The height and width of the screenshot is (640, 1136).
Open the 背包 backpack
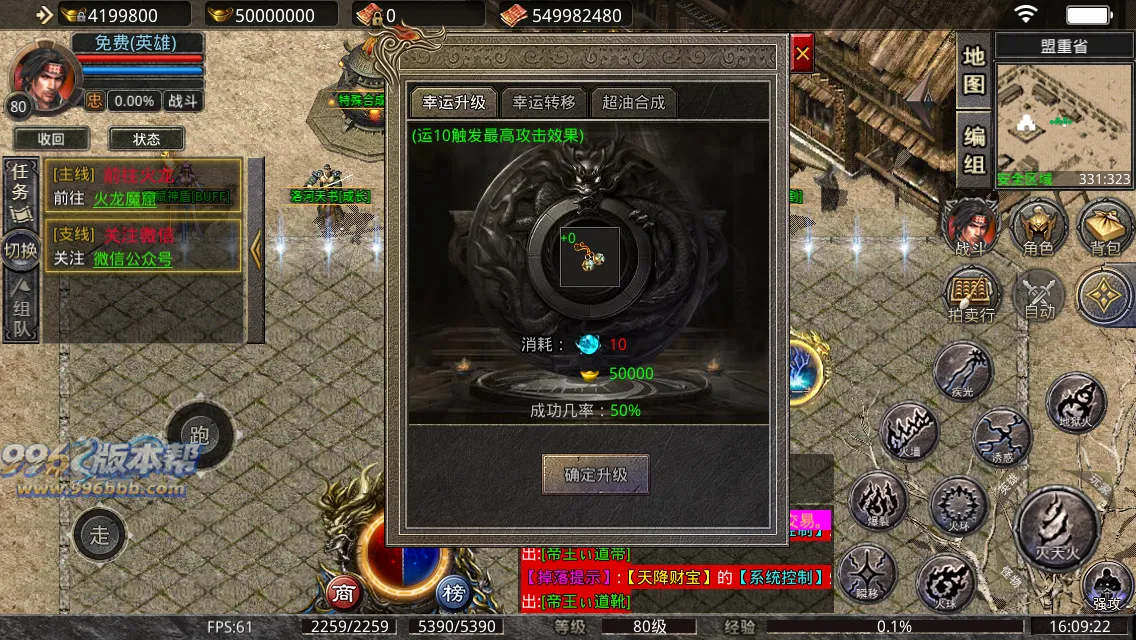click(1105, 226)
